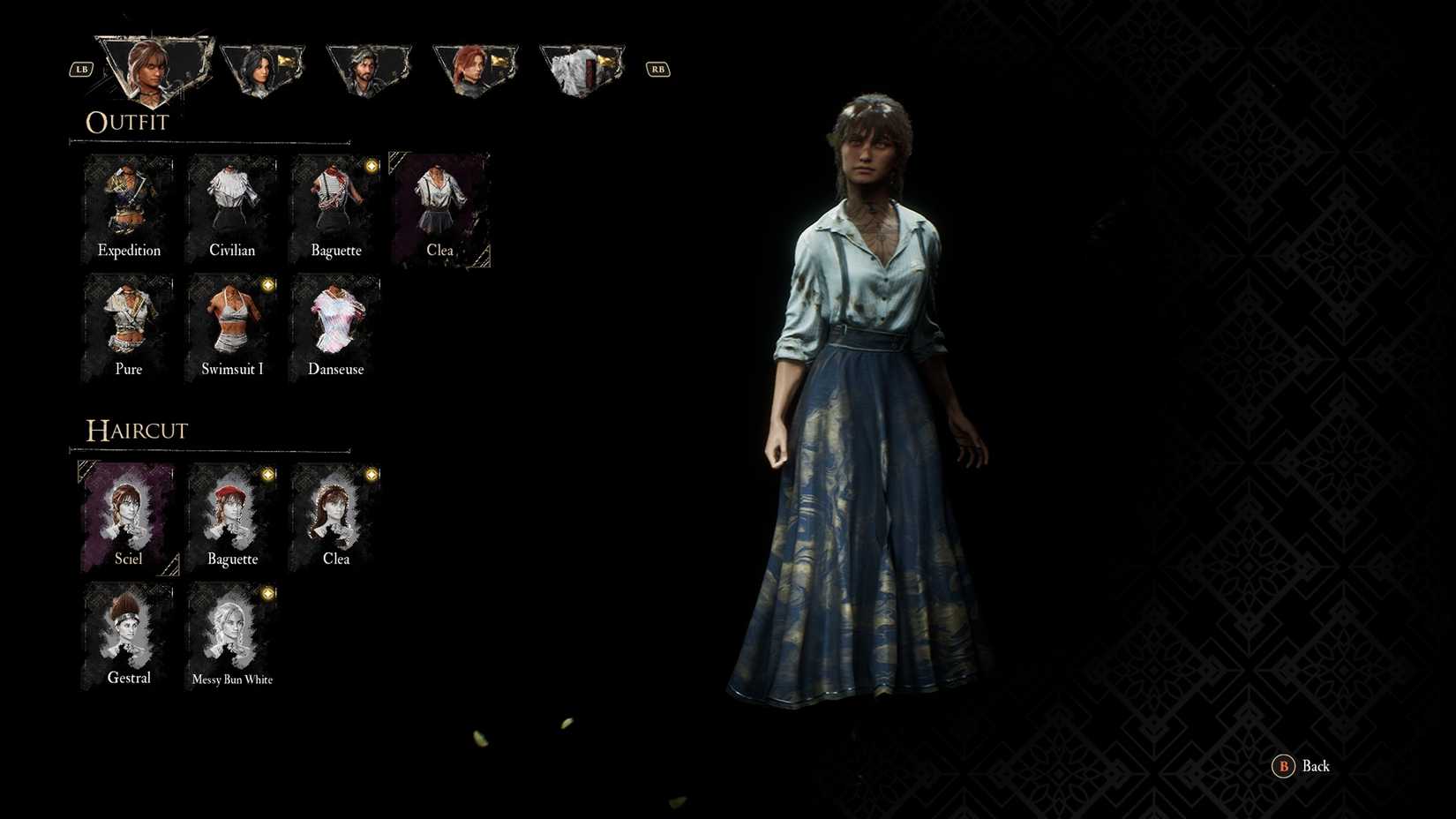Equip the Baguette haircut
The width and height of the screenshot is (1456, 819).
[232, 512]
